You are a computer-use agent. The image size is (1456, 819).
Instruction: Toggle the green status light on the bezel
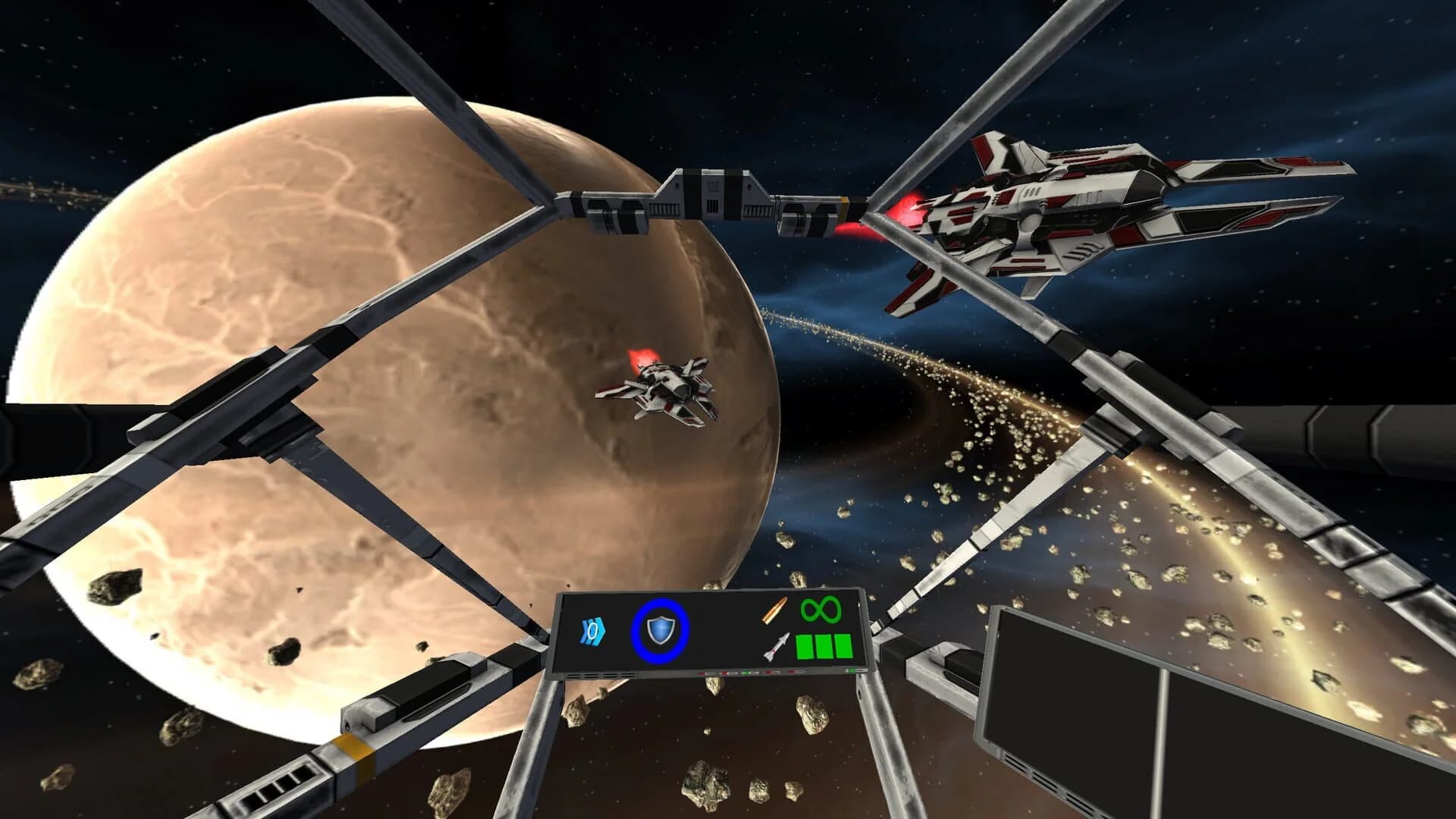click(x=745, y=674)
